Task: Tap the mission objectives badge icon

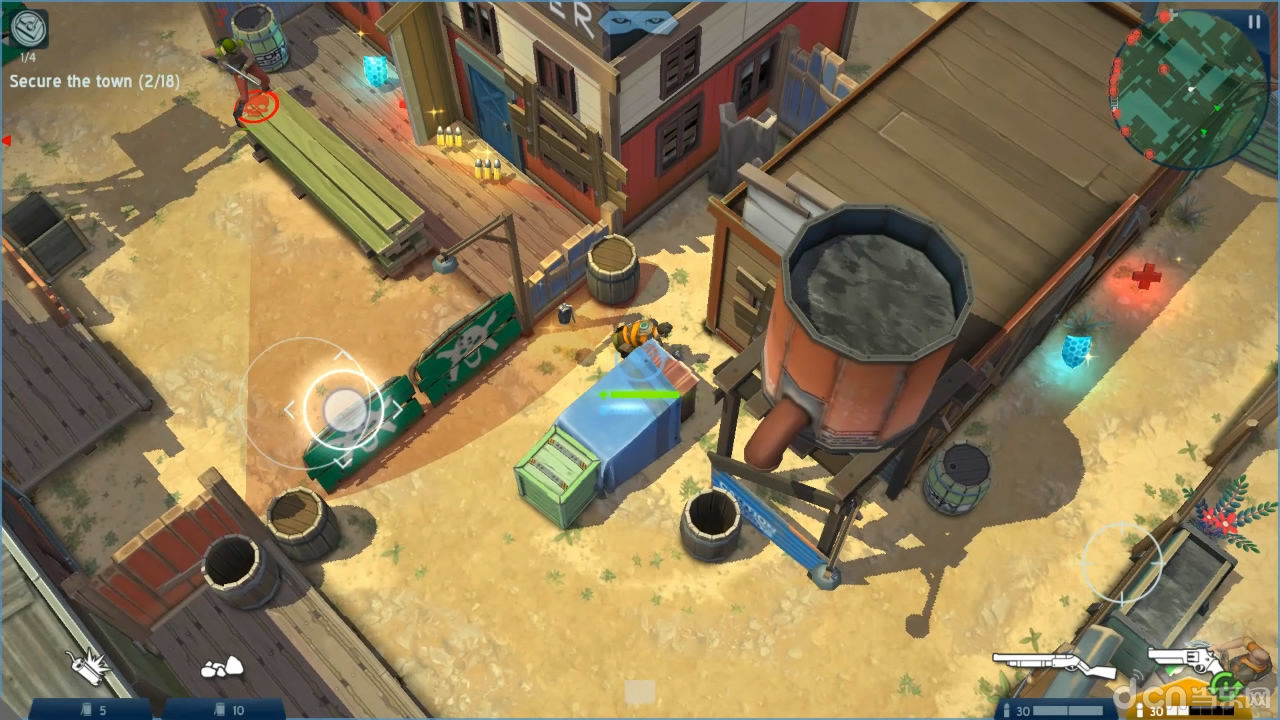Action: pyautogui.click(x=30, y=28)
